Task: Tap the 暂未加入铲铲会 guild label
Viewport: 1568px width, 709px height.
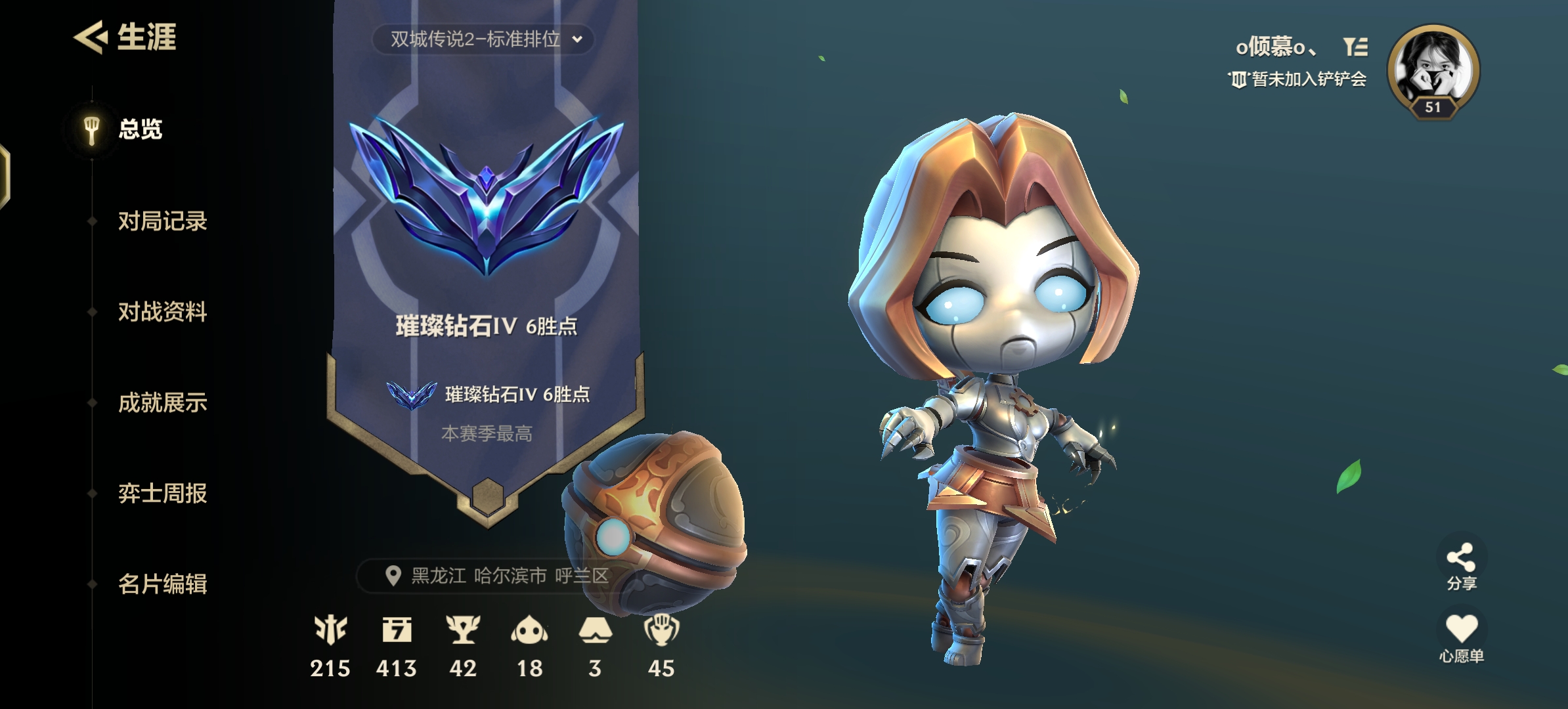Action: pyautogui.click(x=1299, y=79)
